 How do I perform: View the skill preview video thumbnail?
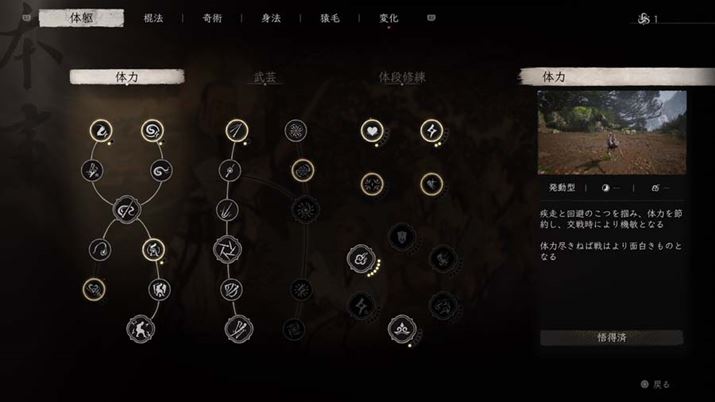[611, 132]
